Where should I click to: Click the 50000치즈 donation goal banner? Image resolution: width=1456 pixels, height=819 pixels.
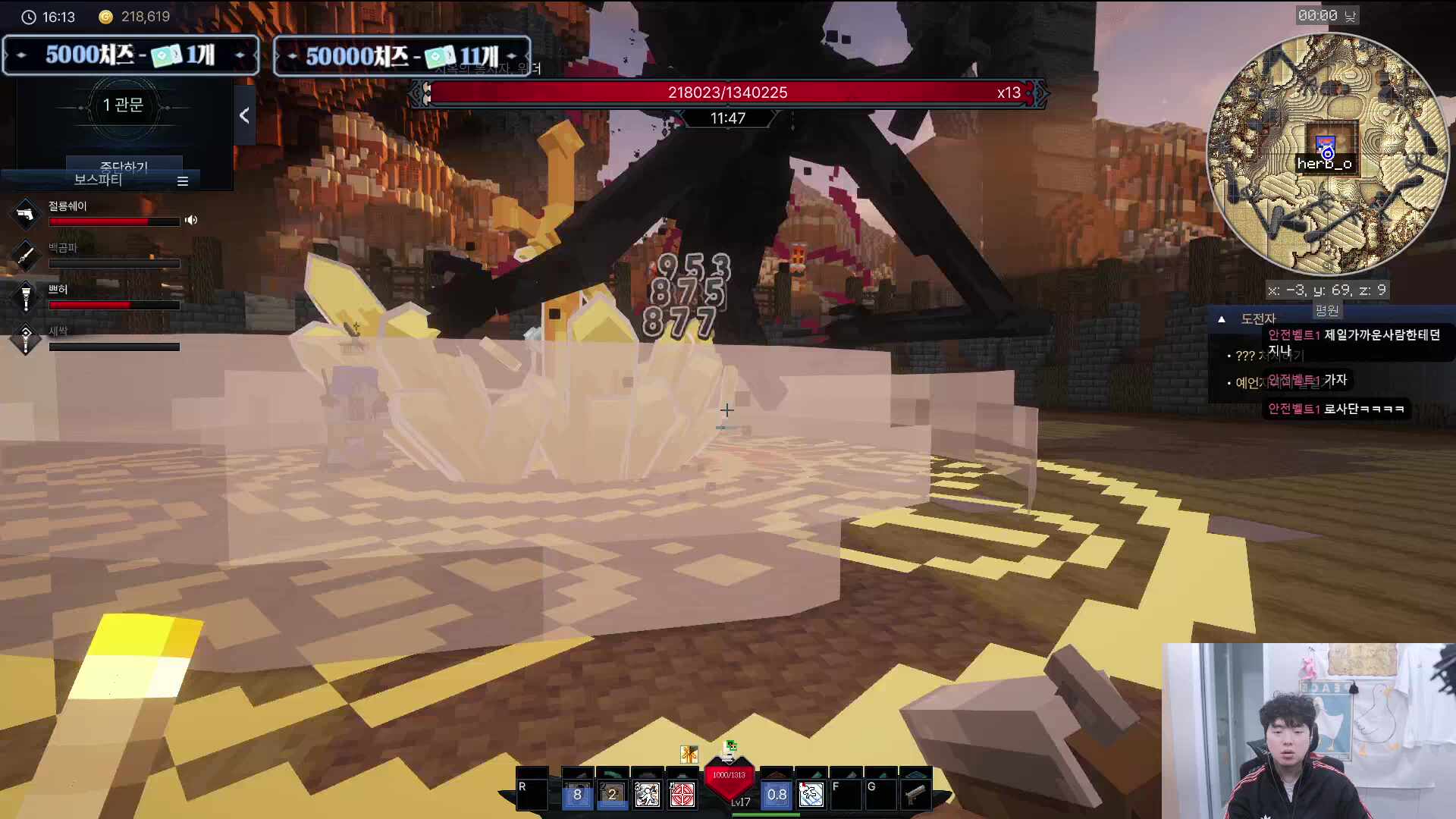402,56
